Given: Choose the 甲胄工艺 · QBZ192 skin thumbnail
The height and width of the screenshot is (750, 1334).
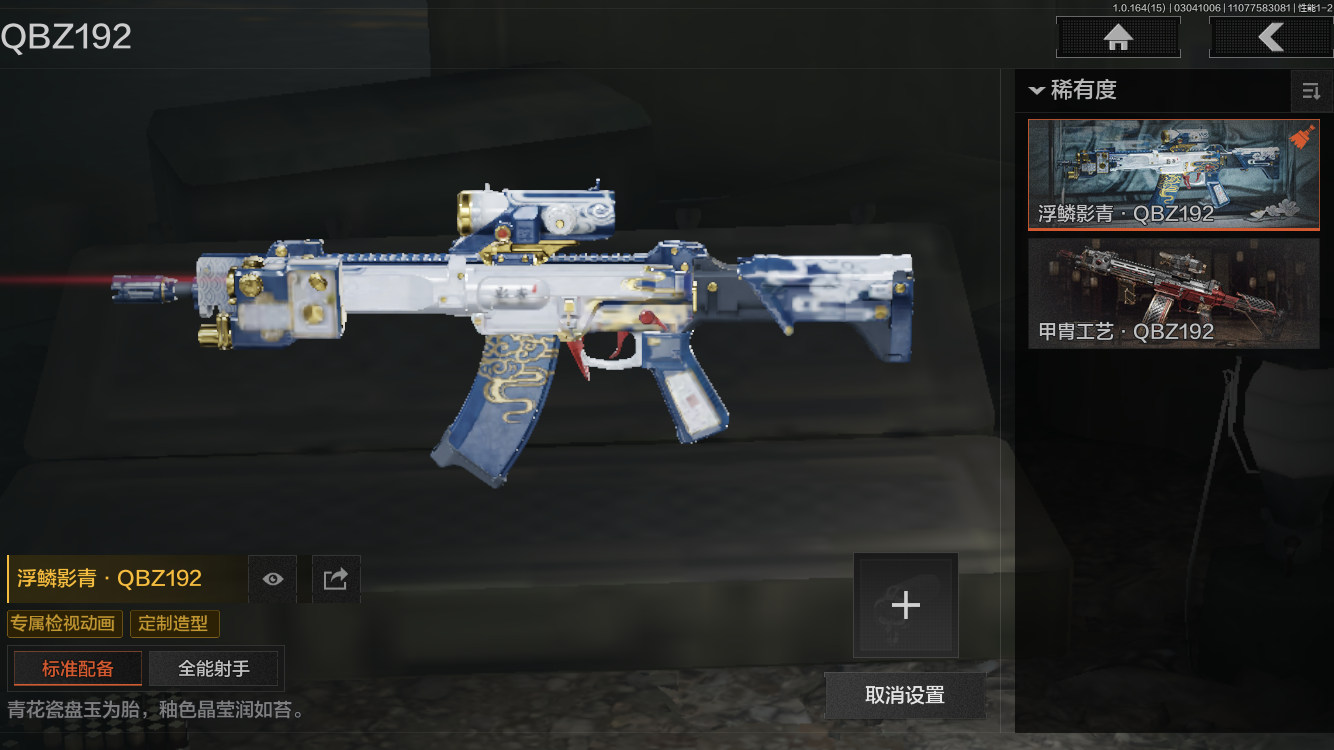Looking at the screenshot, I should point(1173,293).
